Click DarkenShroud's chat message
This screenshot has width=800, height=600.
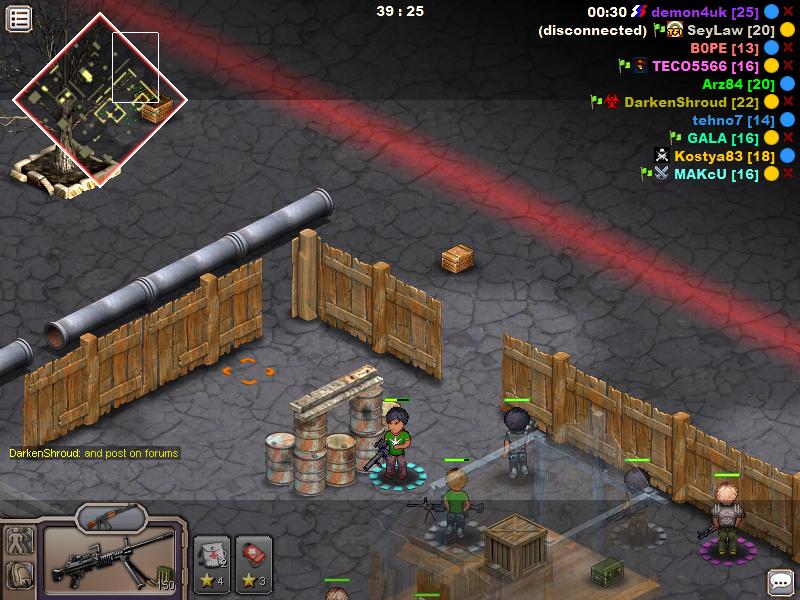(94, 453)
